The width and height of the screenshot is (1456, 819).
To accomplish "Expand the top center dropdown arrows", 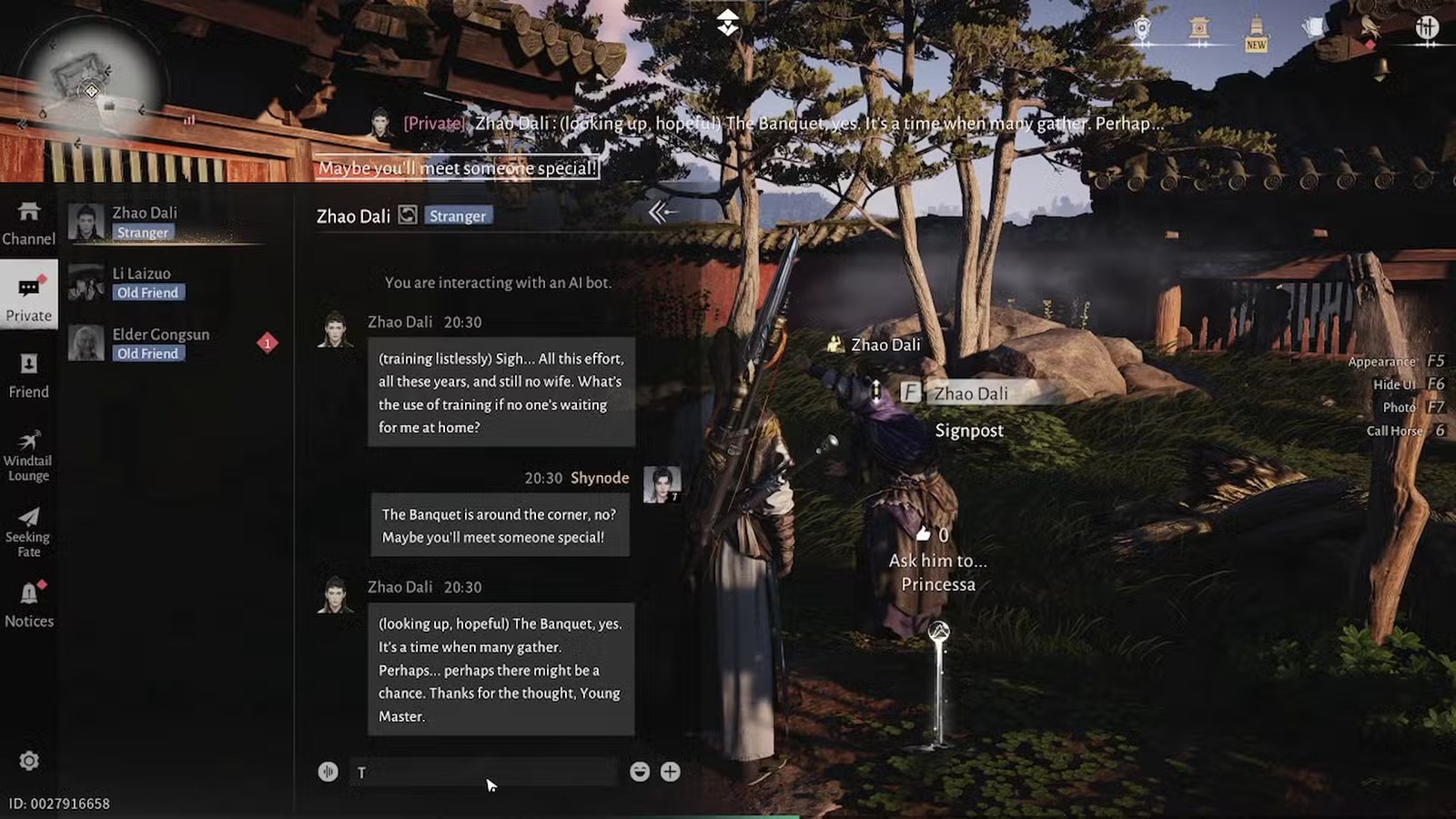I will 727,22.
